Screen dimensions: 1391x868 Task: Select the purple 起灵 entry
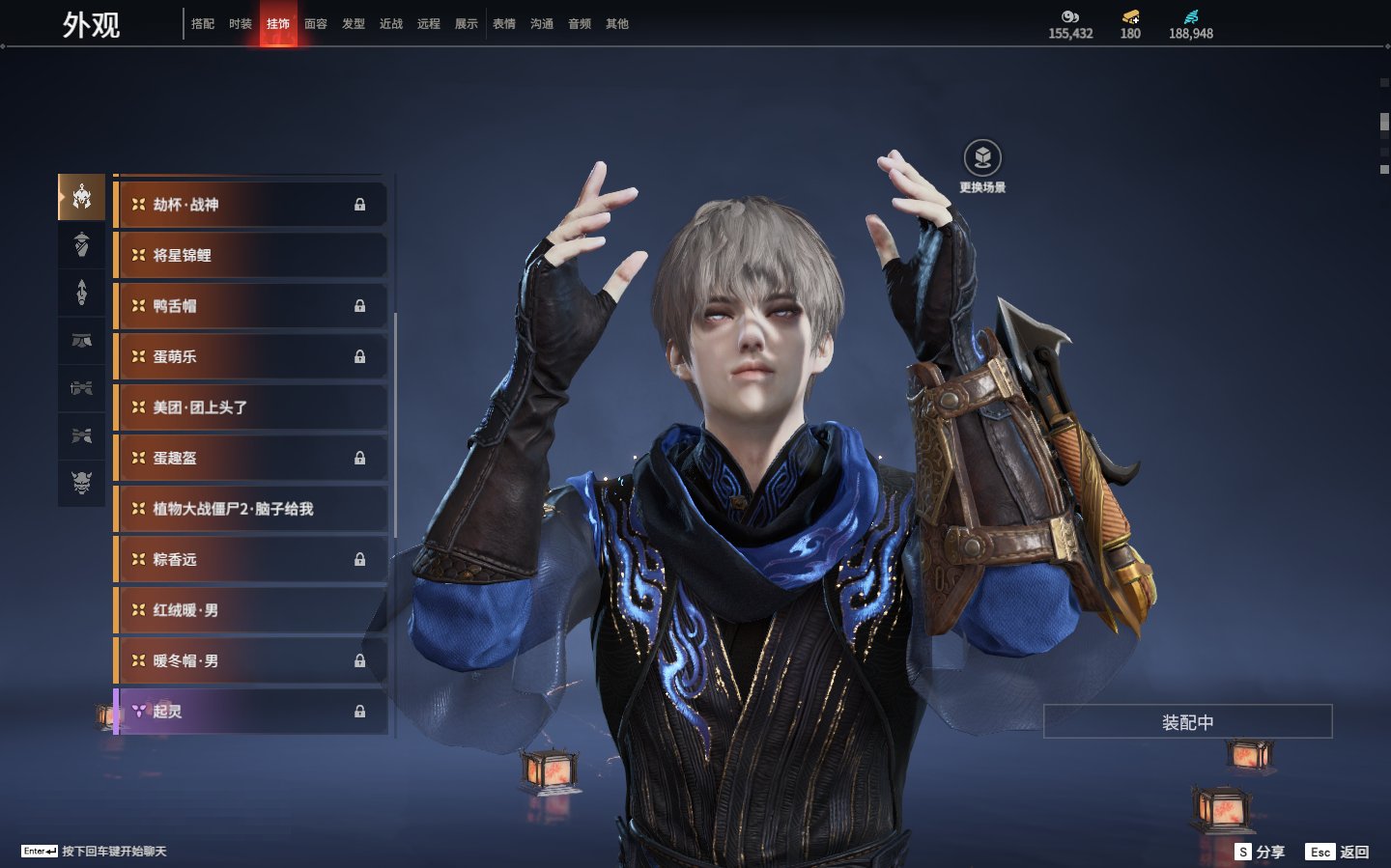pos(251,712)
